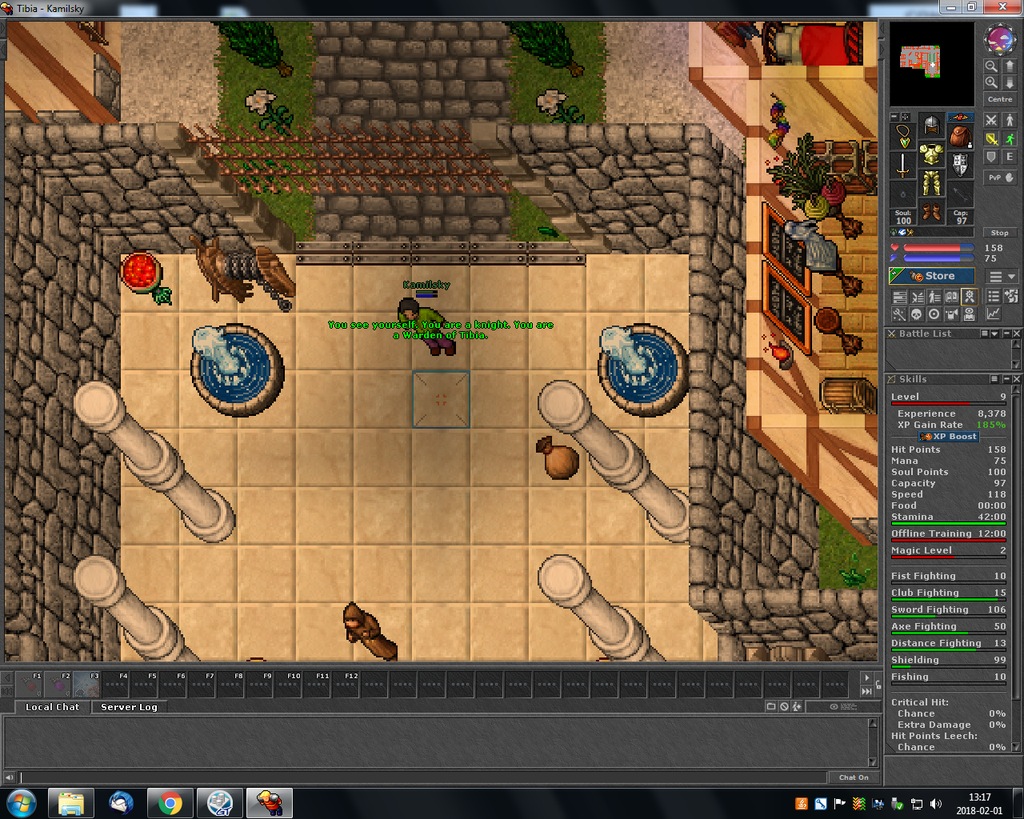The width and height of the screenshot is (1024, 819).
Task: Switch to the Local Chat tab
Action: pyautogui.click(x=52, y=707)
